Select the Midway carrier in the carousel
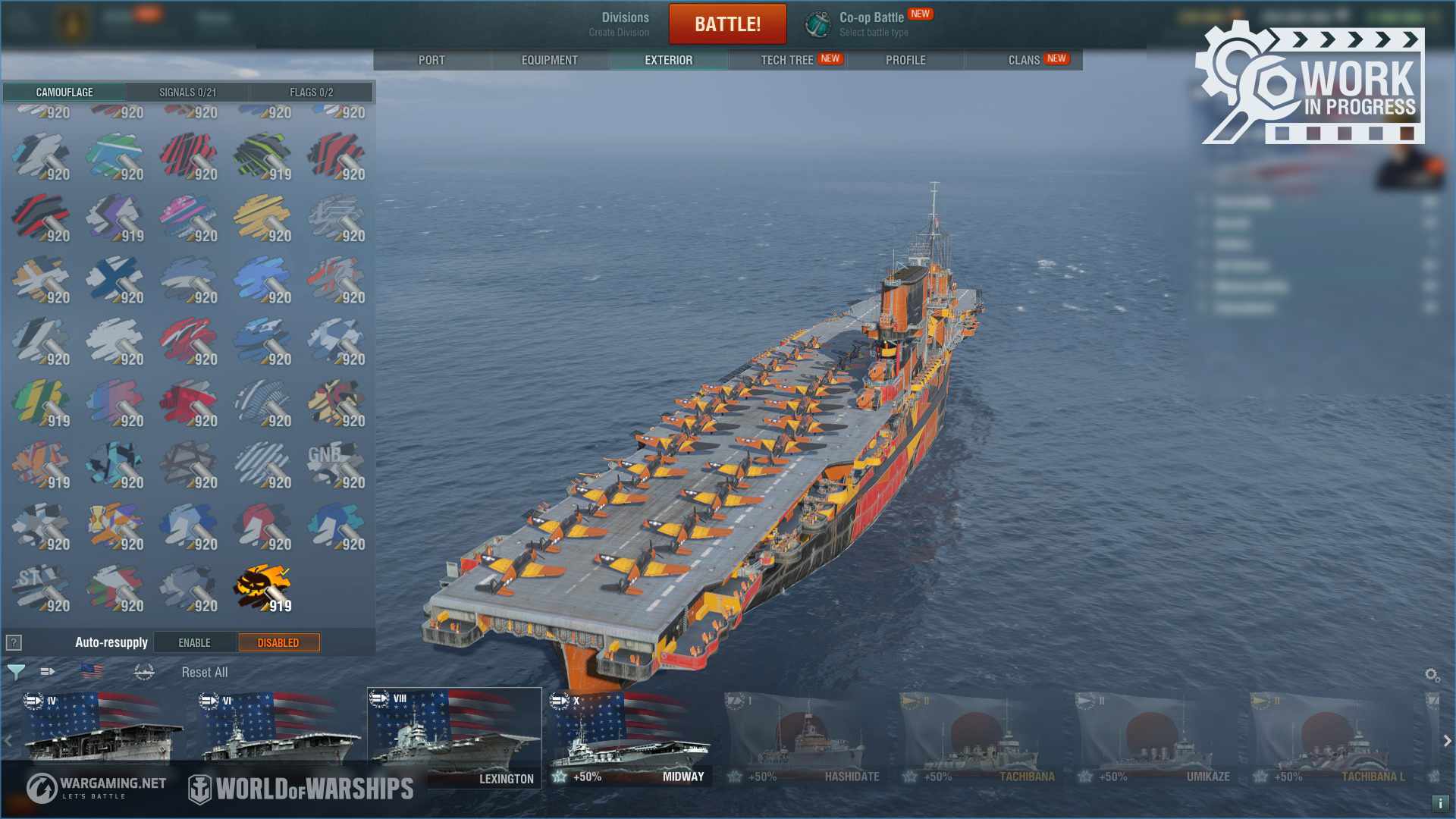The width and height of the screenshot is (1456, 819). click(x=629, y=737)
